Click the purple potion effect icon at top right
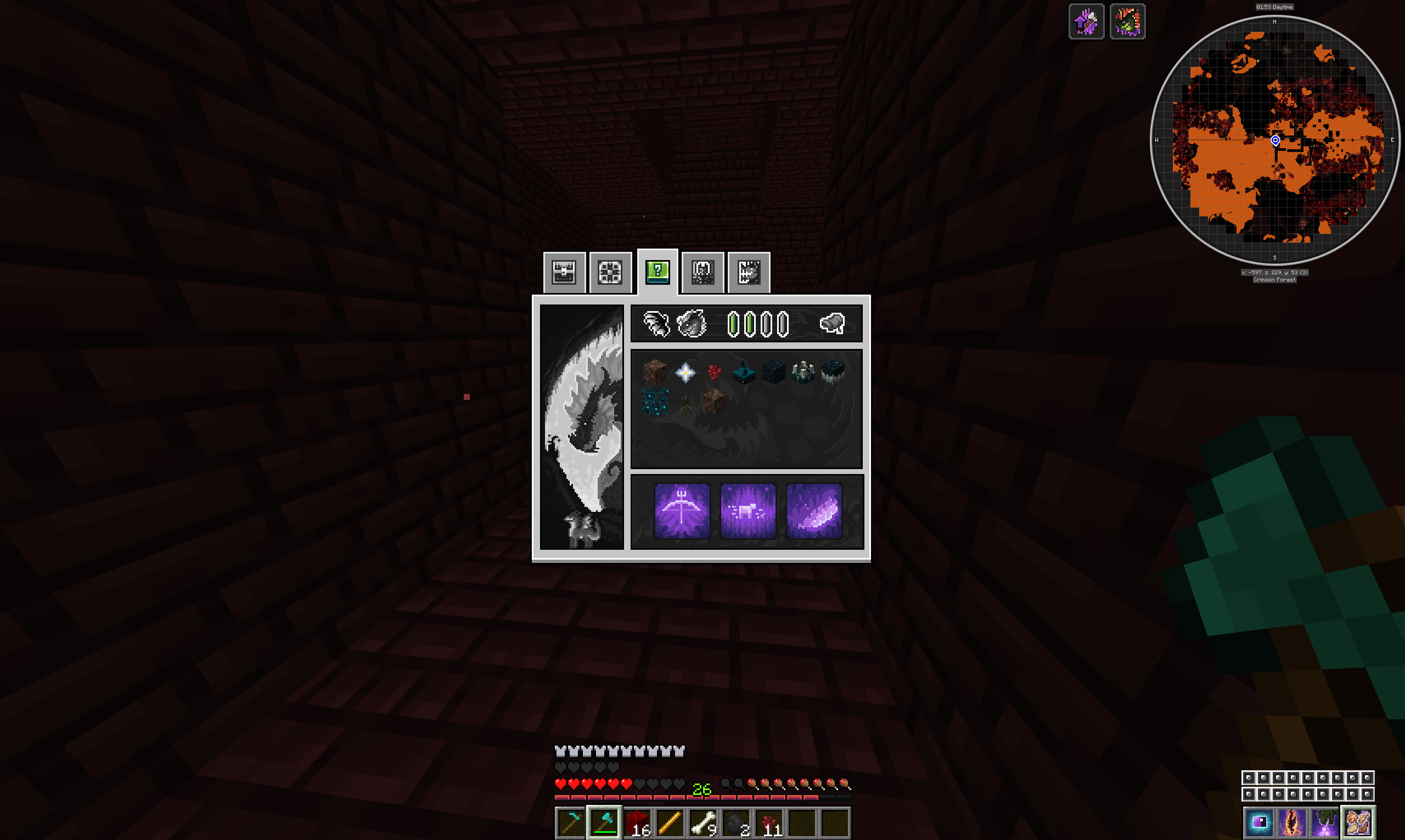1405x840 pixels. [1087, 21]
